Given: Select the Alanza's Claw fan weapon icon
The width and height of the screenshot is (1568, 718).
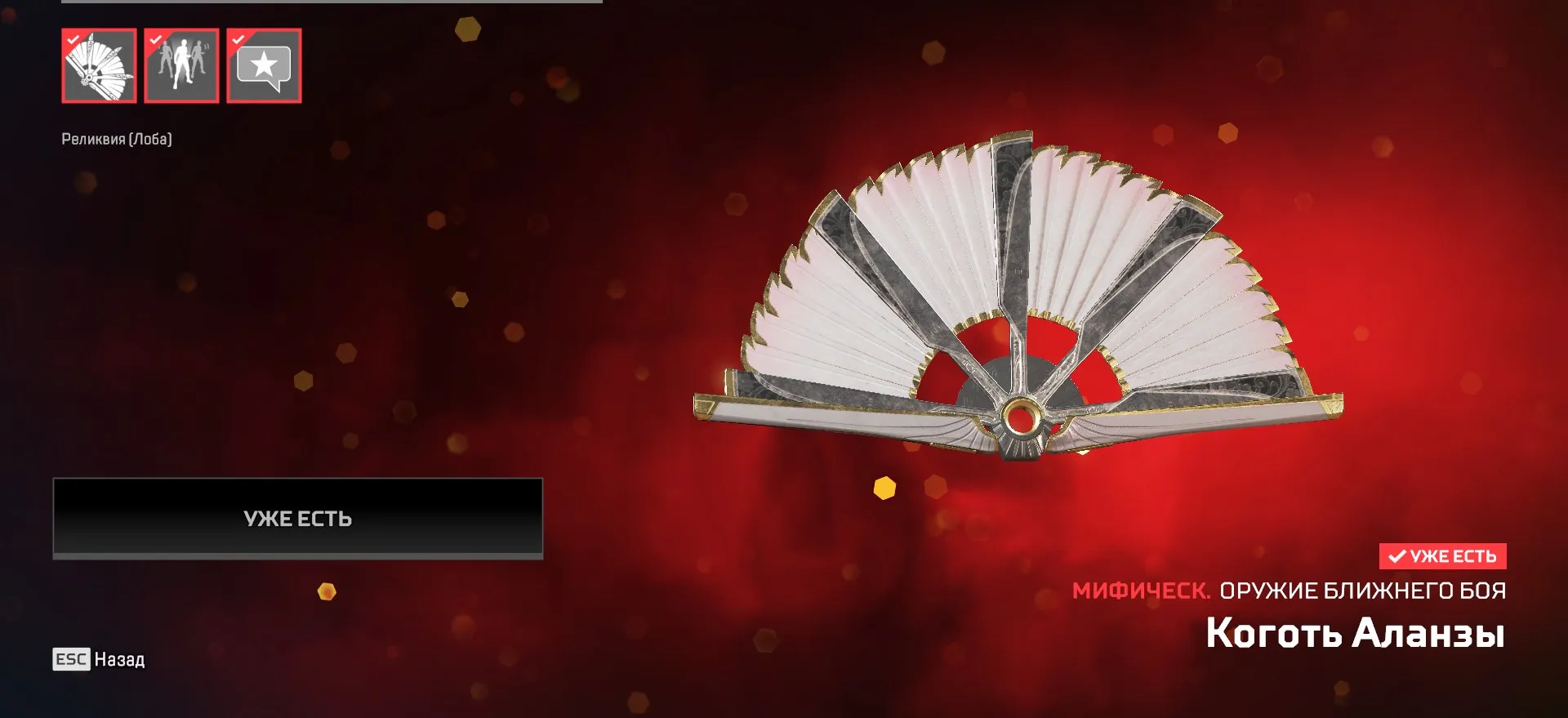Looking at the screenshot, I should [100, 66].
